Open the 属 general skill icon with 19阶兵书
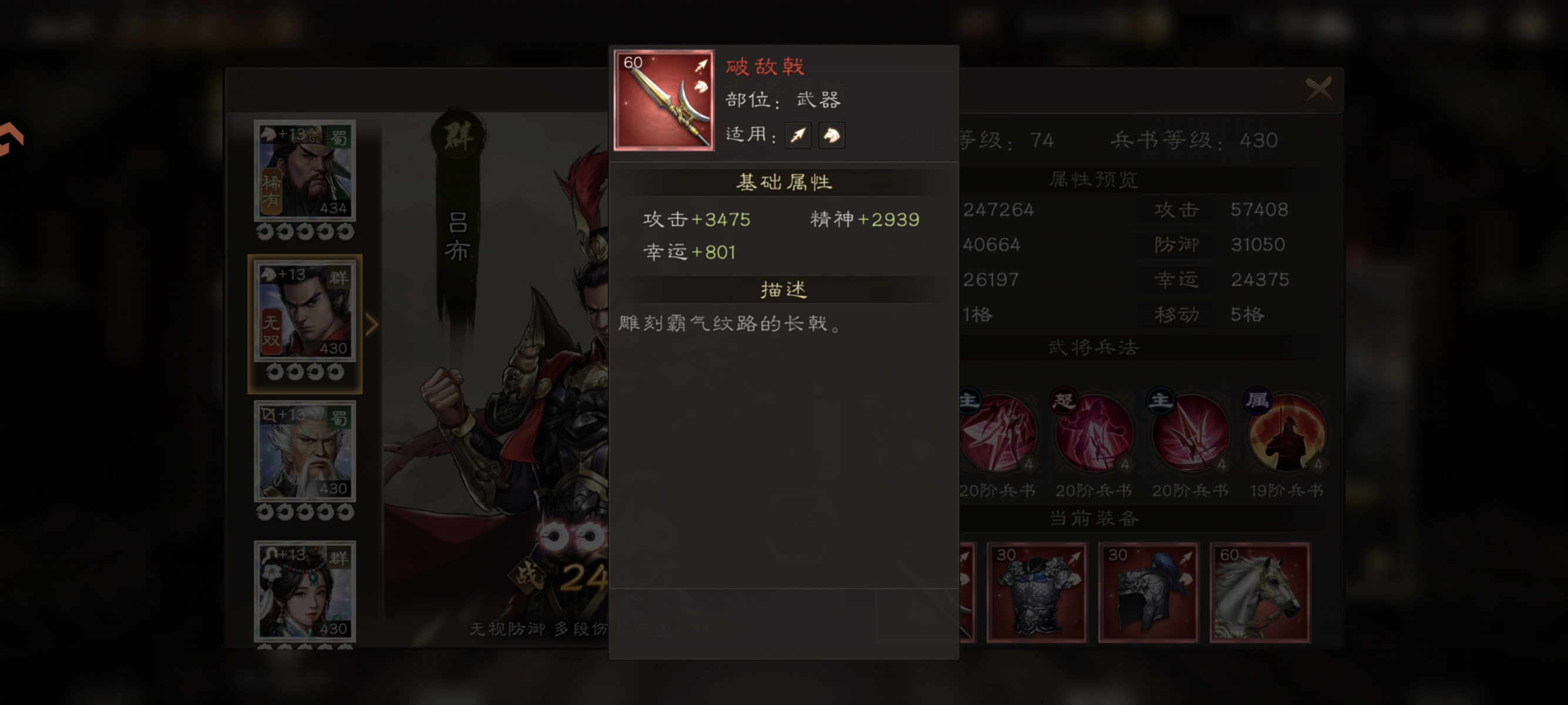 1287,434
